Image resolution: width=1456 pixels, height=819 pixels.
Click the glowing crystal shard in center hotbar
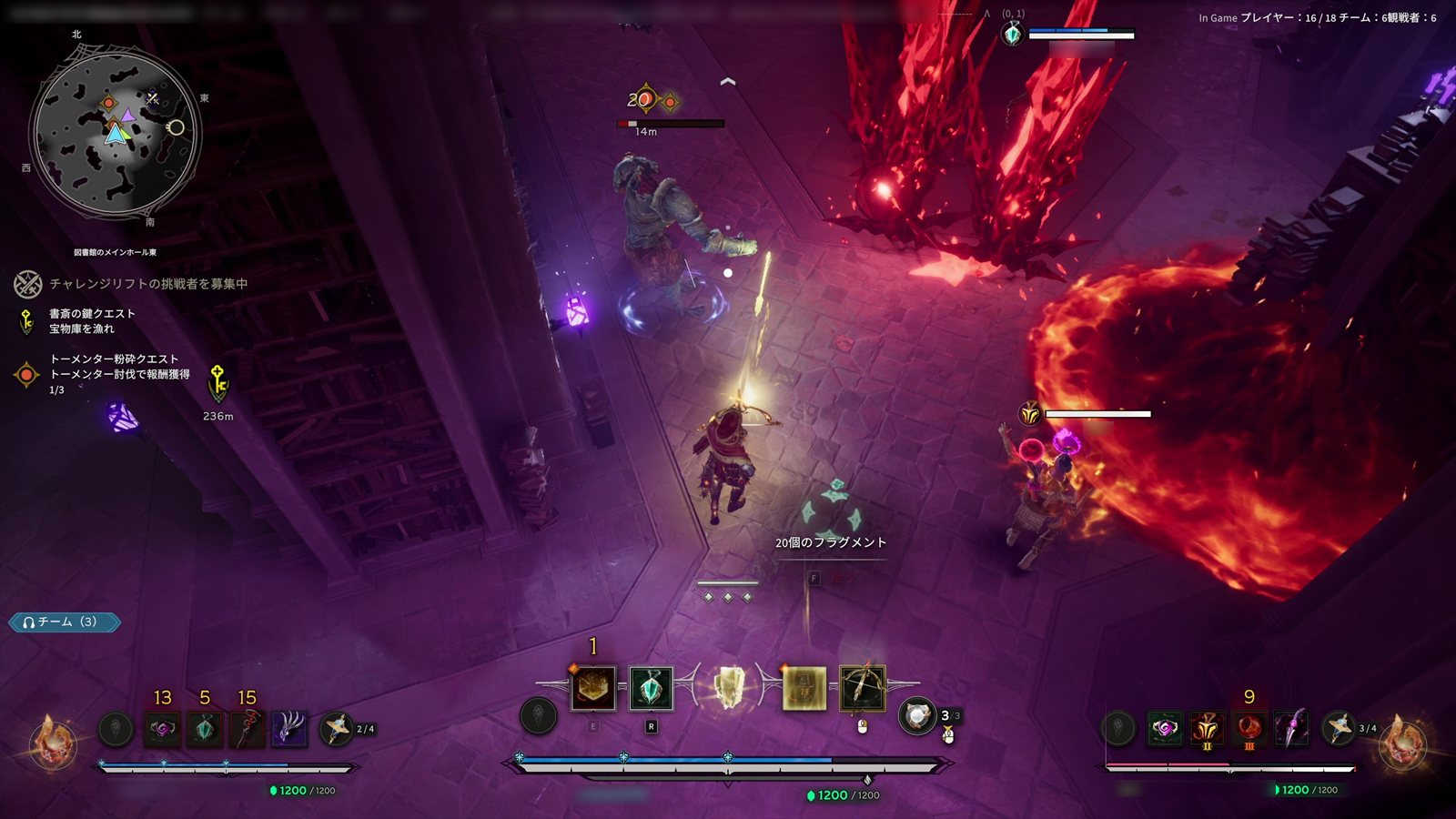pos(728,689)
